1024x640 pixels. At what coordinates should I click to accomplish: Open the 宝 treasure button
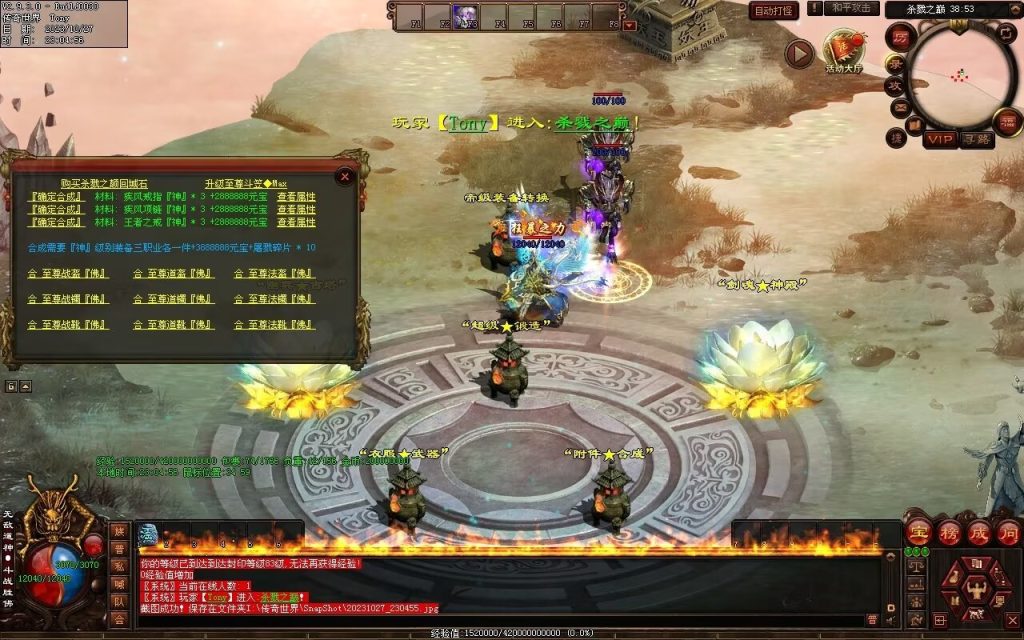coord(917,530)
